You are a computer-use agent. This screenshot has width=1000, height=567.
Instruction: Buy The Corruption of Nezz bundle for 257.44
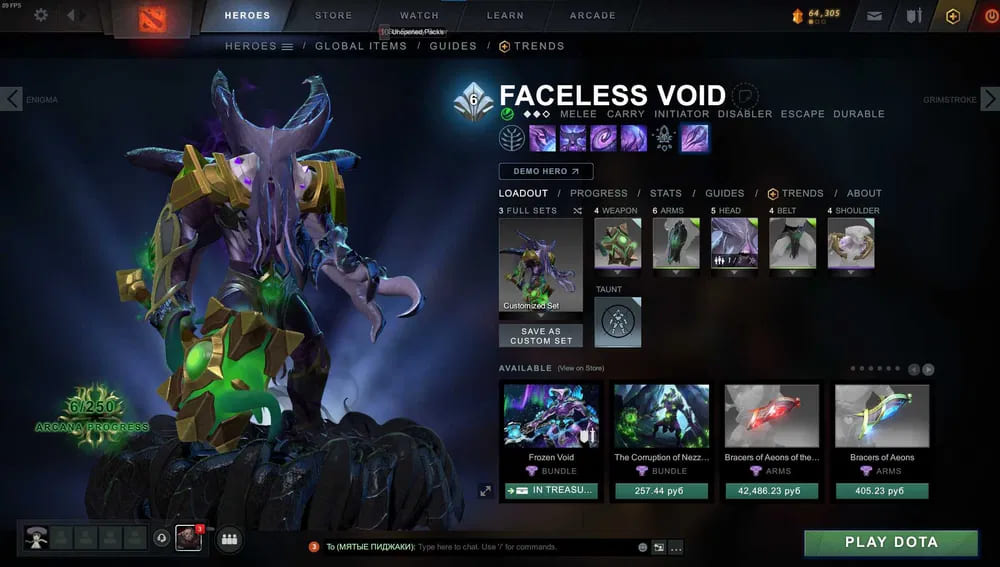(x=661, y=491)
